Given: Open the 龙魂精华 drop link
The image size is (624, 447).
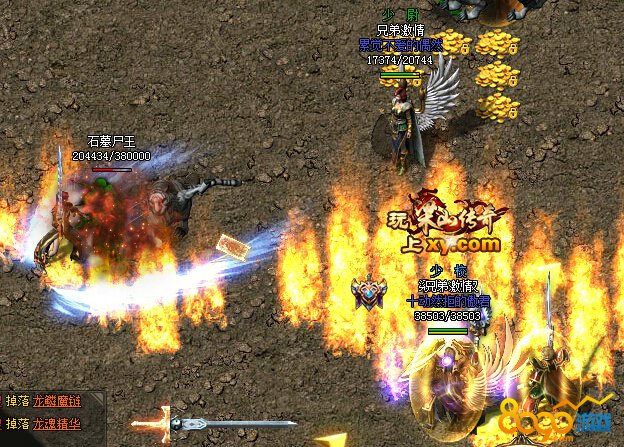Looking at the screenshot, I should [56, 424].
